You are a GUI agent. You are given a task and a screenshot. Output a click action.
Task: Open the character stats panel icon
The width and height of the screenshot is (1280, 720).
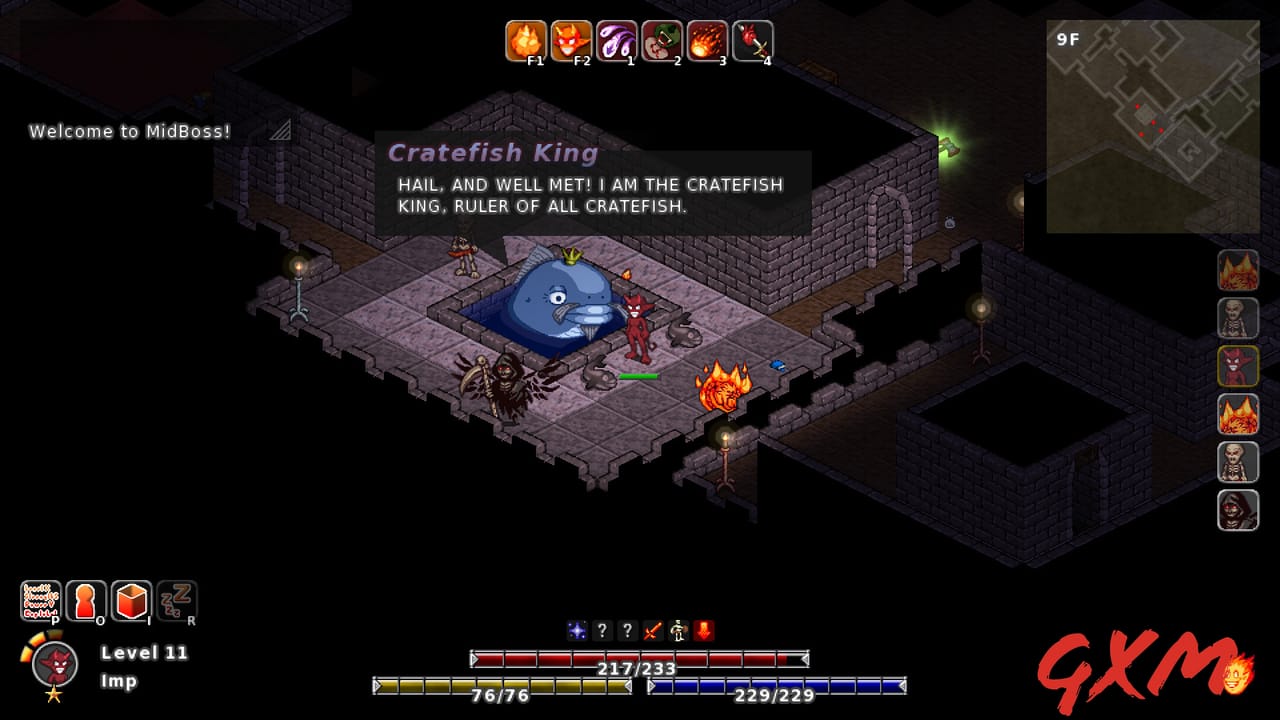click(42, 600)
